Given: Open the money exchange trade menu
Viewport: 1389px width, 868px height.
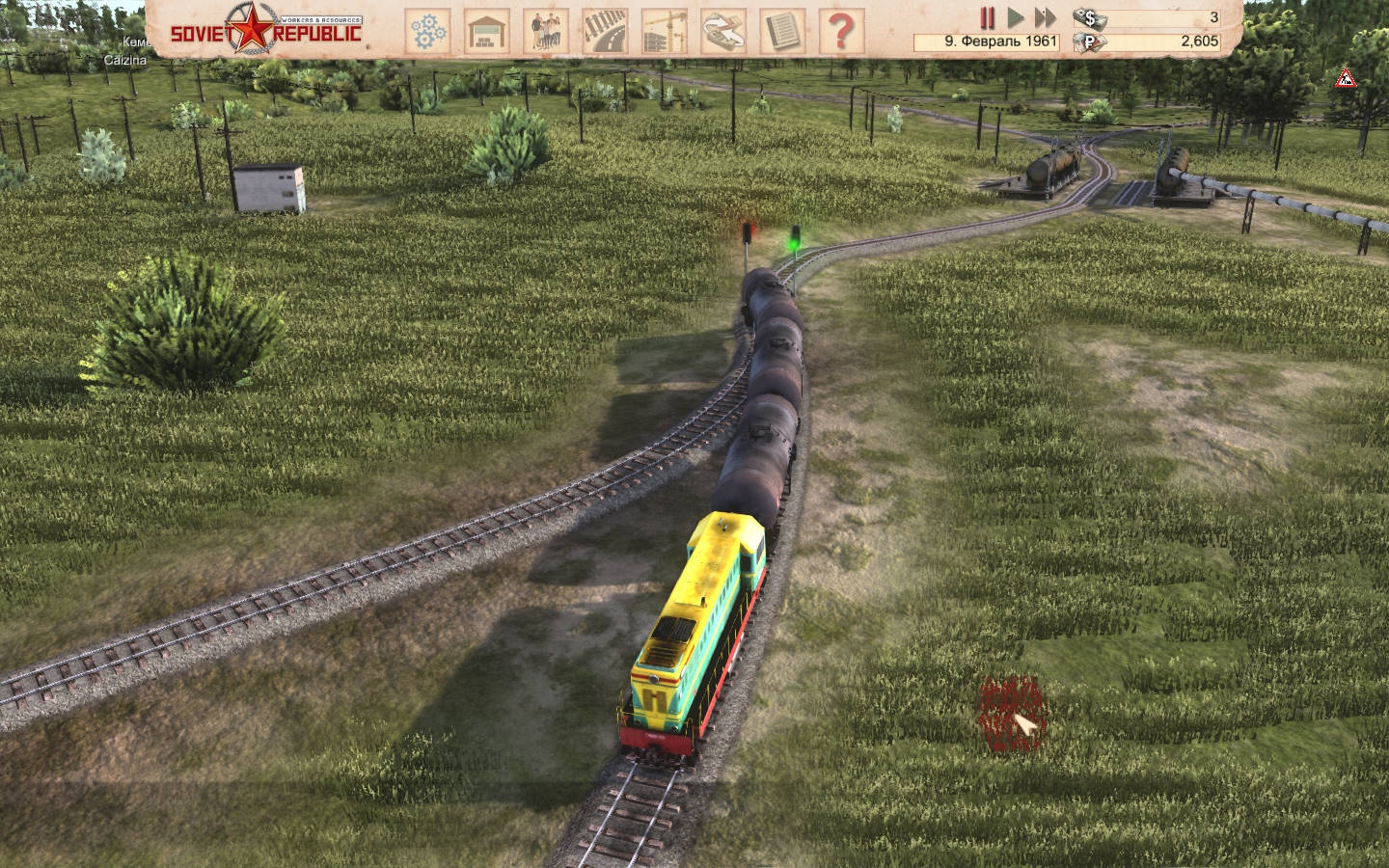Looking at the screenshot, I should [x=723, y=31].
